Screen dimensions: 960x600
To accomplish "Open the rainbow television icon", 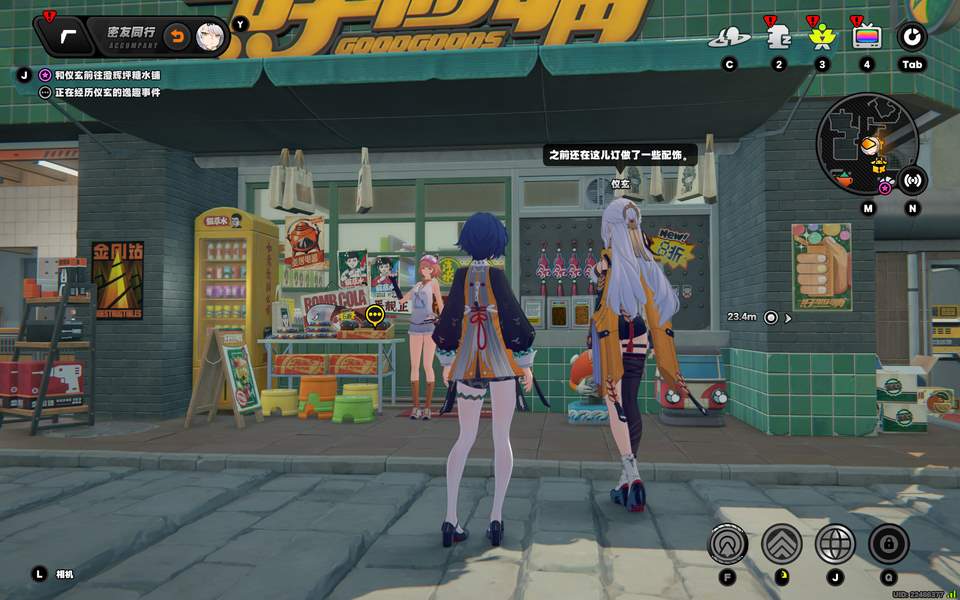I will pos(866,38).
